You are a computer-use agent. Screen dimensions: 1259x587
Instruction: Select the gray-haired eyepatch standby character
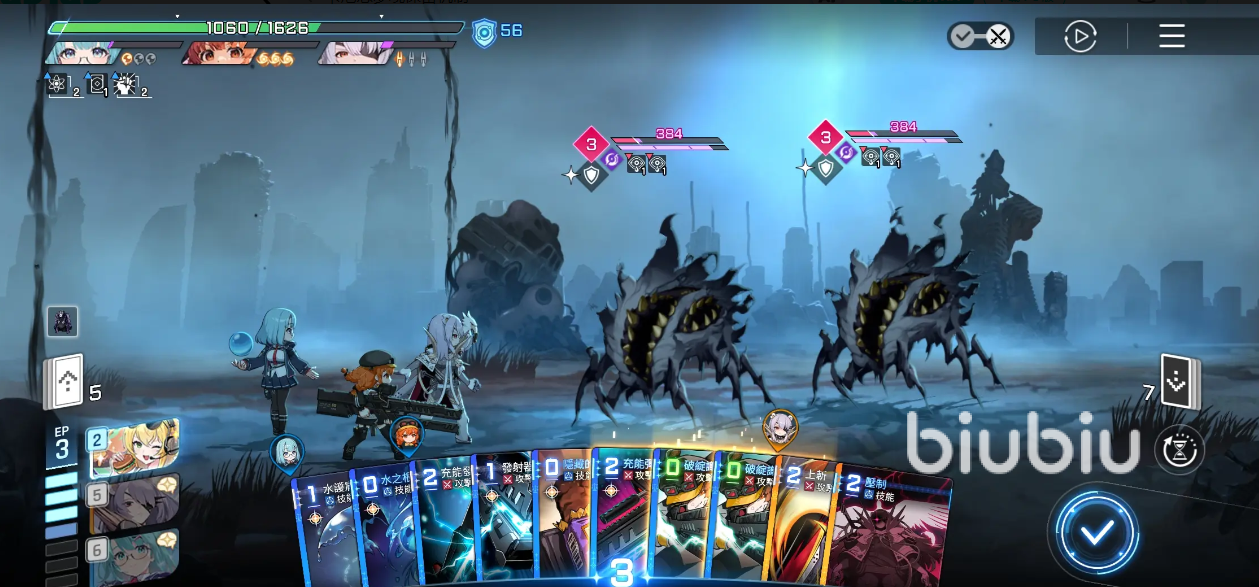click(x=135, y=503)
